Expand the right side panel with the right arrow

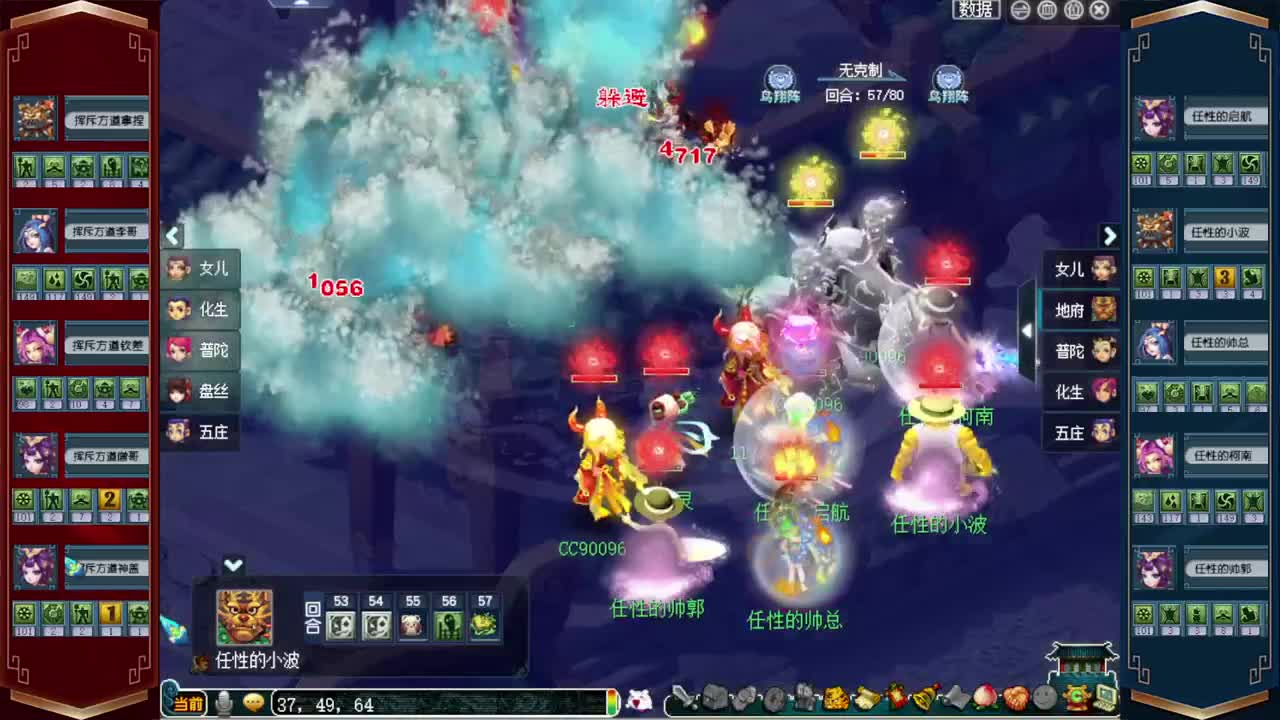pos(1110,236)
